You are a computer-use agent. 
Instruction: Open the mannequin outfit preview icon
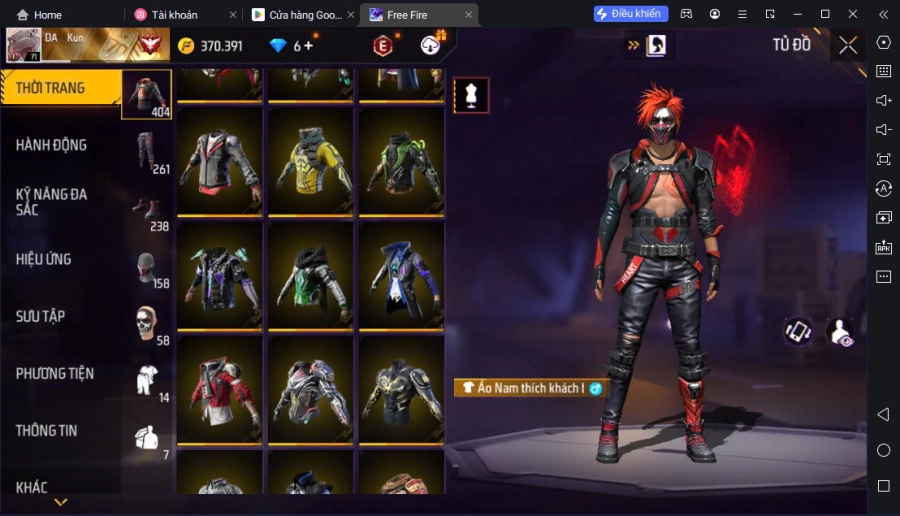pos(471,95)
